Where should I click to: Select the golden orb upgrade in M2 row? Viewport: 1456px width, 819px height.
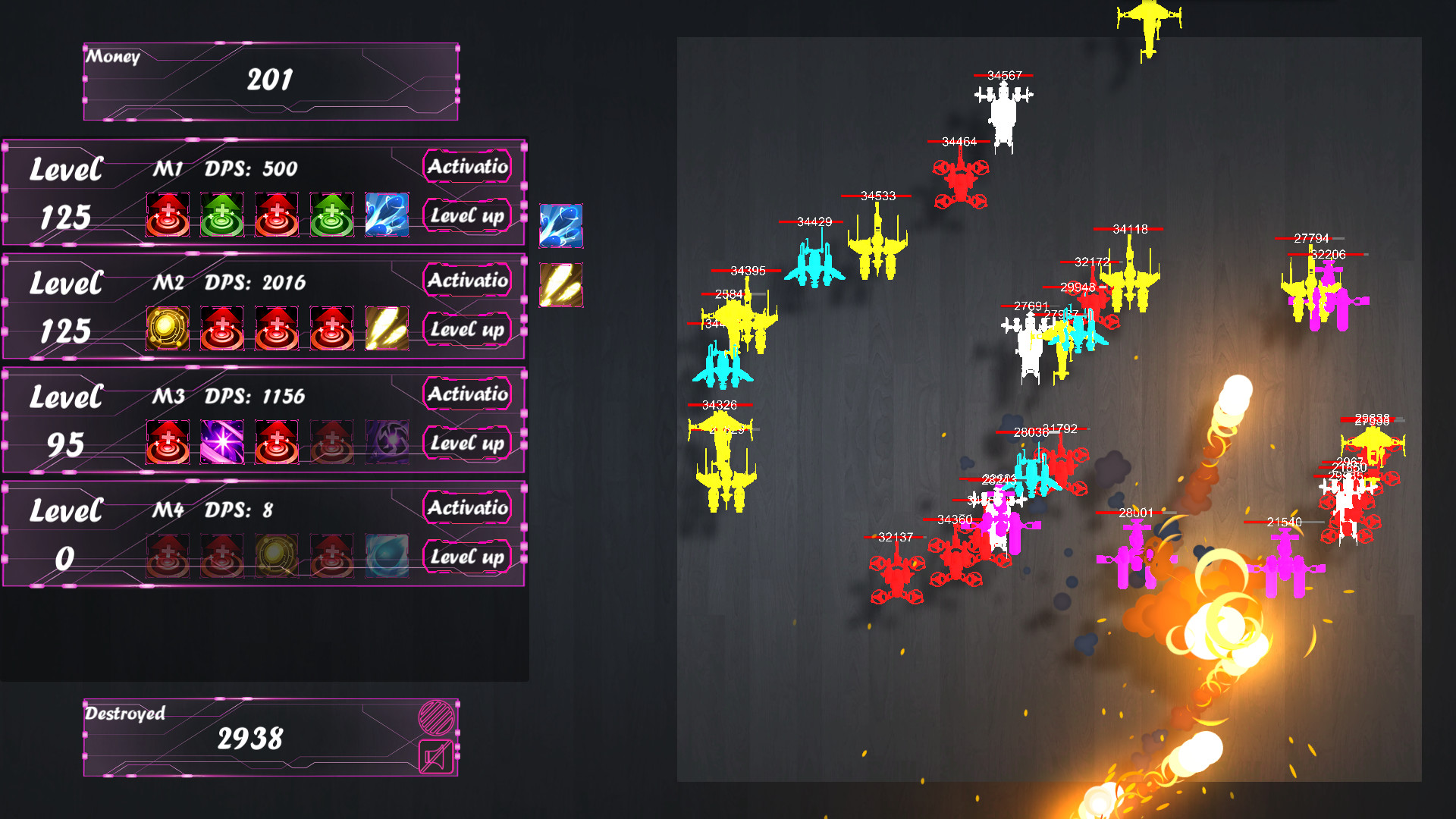click(168, 328)
